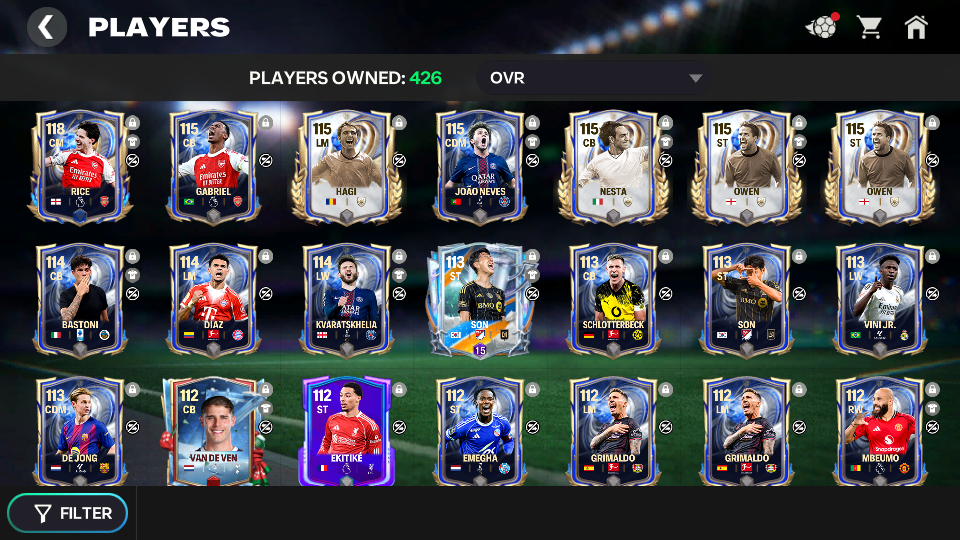This screenshot has width=960, height=540.
Task: Return to the home screen
Action: 916,27
